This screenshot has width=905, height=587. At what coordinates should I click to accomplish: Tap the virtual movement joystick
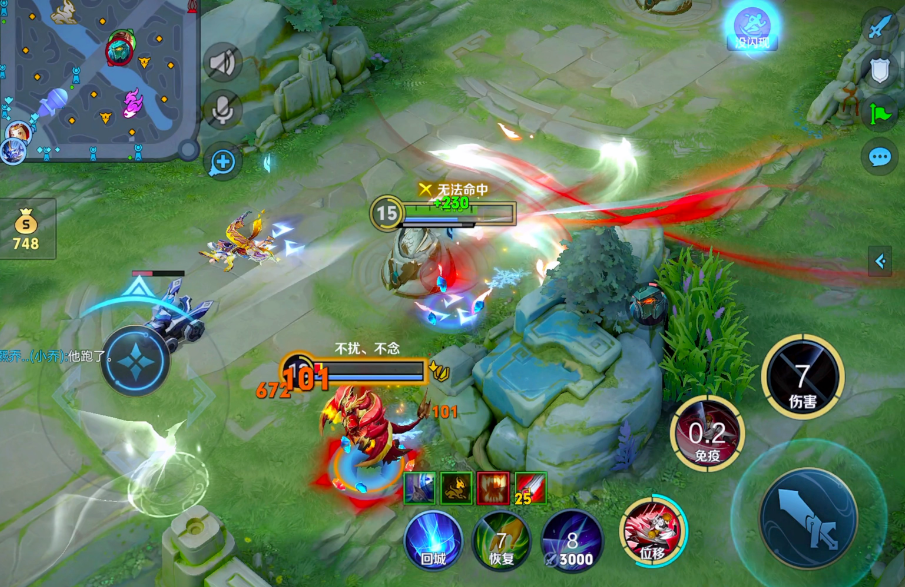click(135, 360)
